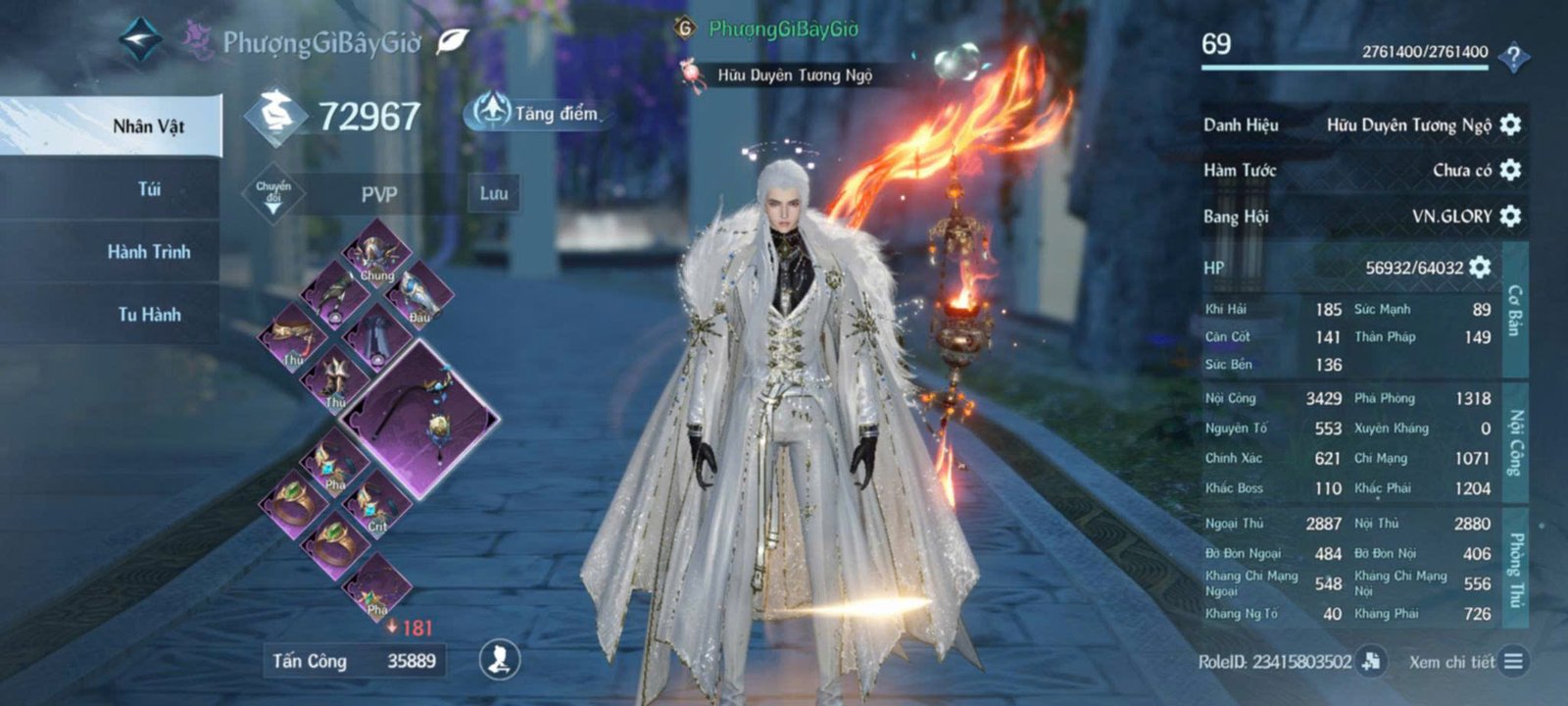This screenshot has height=706, width=1568.
Task: Select the amulet slot labeled Crit
Action: coord(376,508)
